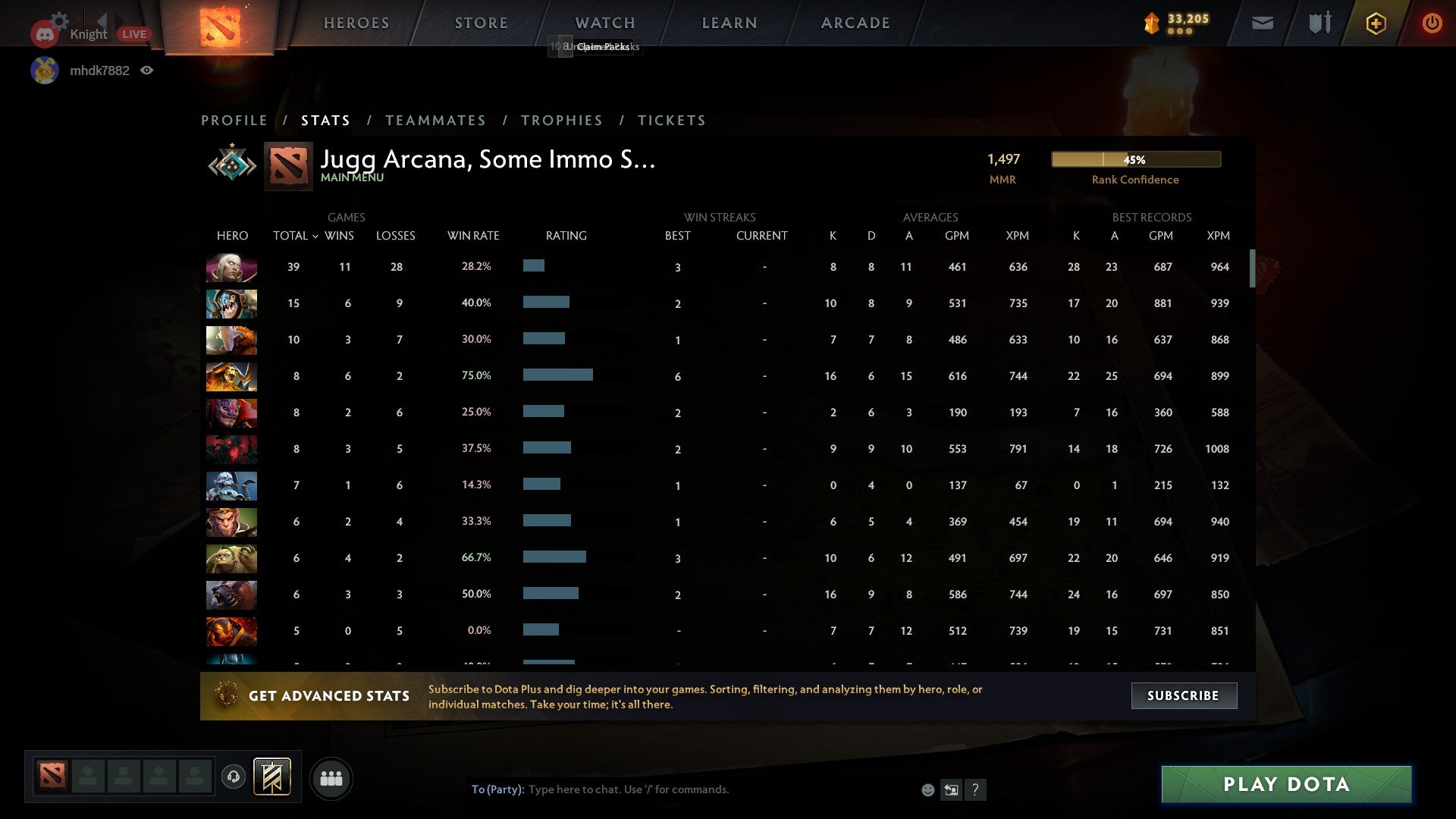Click the chat wheel icon beside the smiley

pyautogui.click(x=952, y=789)
